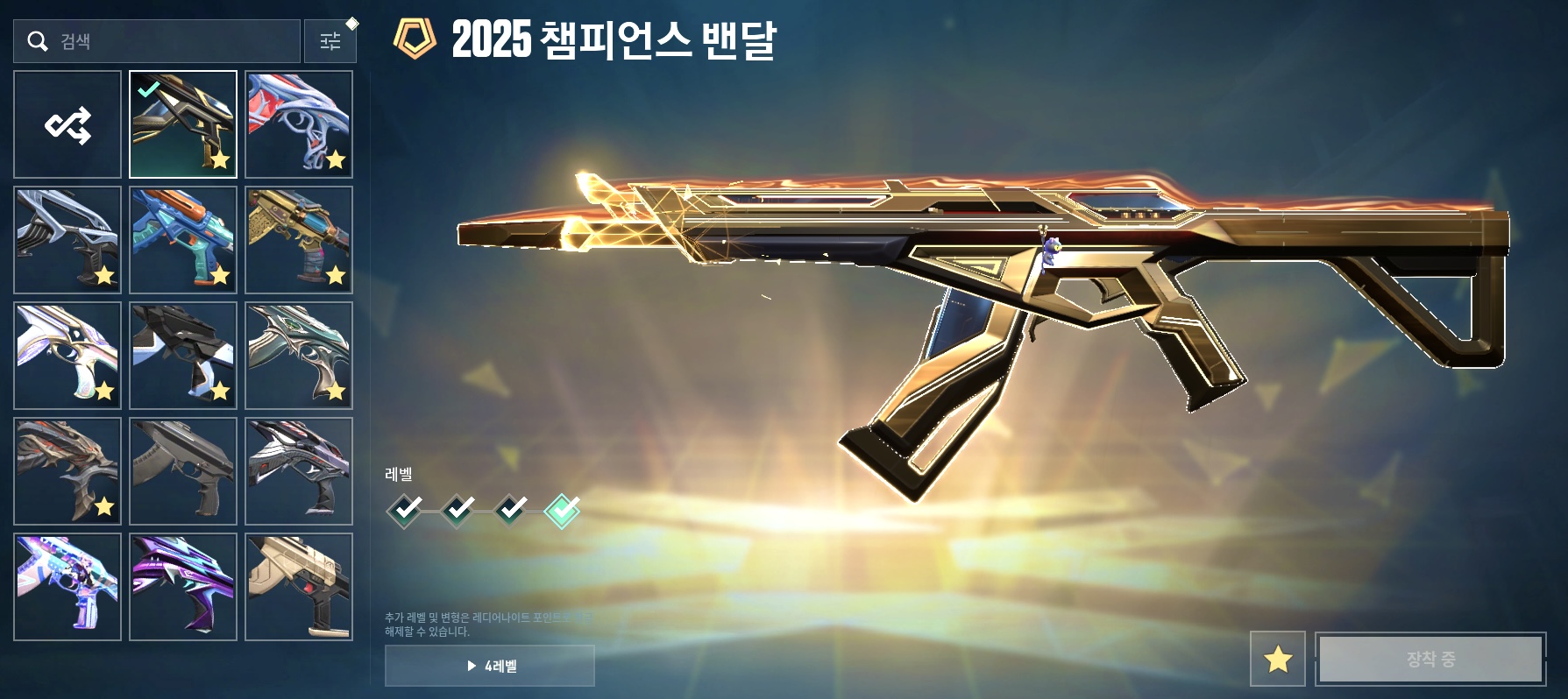Choose the white and gold ornate Vandal skin
Screen dimensions: 1568x699
tap(67, 356)
